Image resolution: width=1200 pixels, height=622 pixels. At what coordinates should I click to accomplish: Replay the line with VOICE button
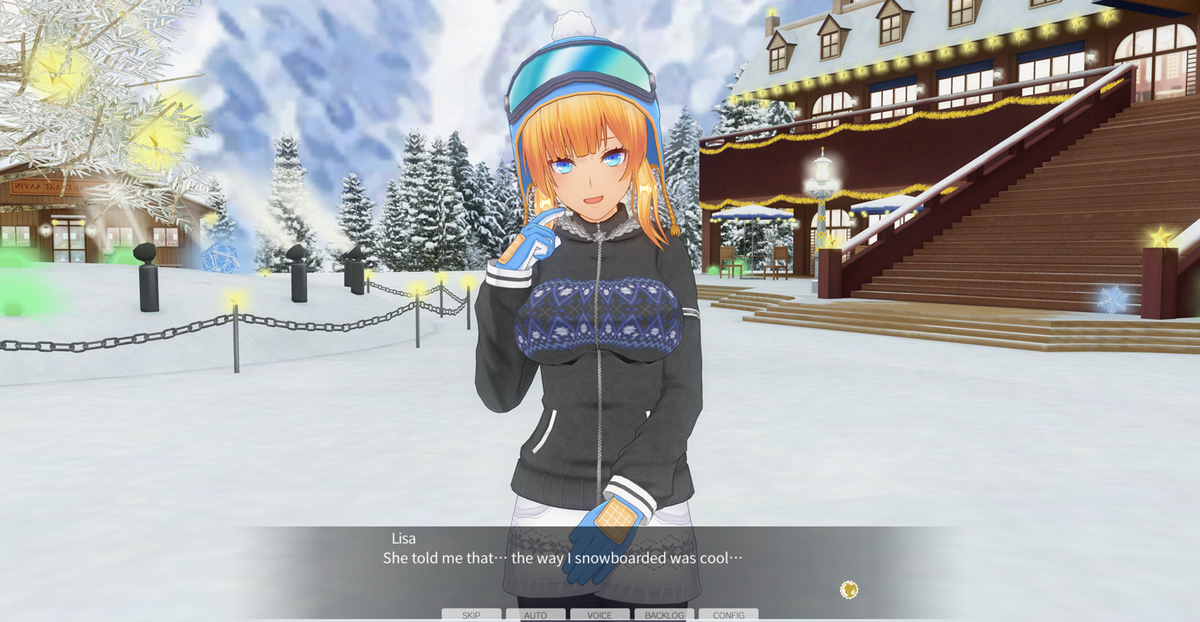[600, 615]
